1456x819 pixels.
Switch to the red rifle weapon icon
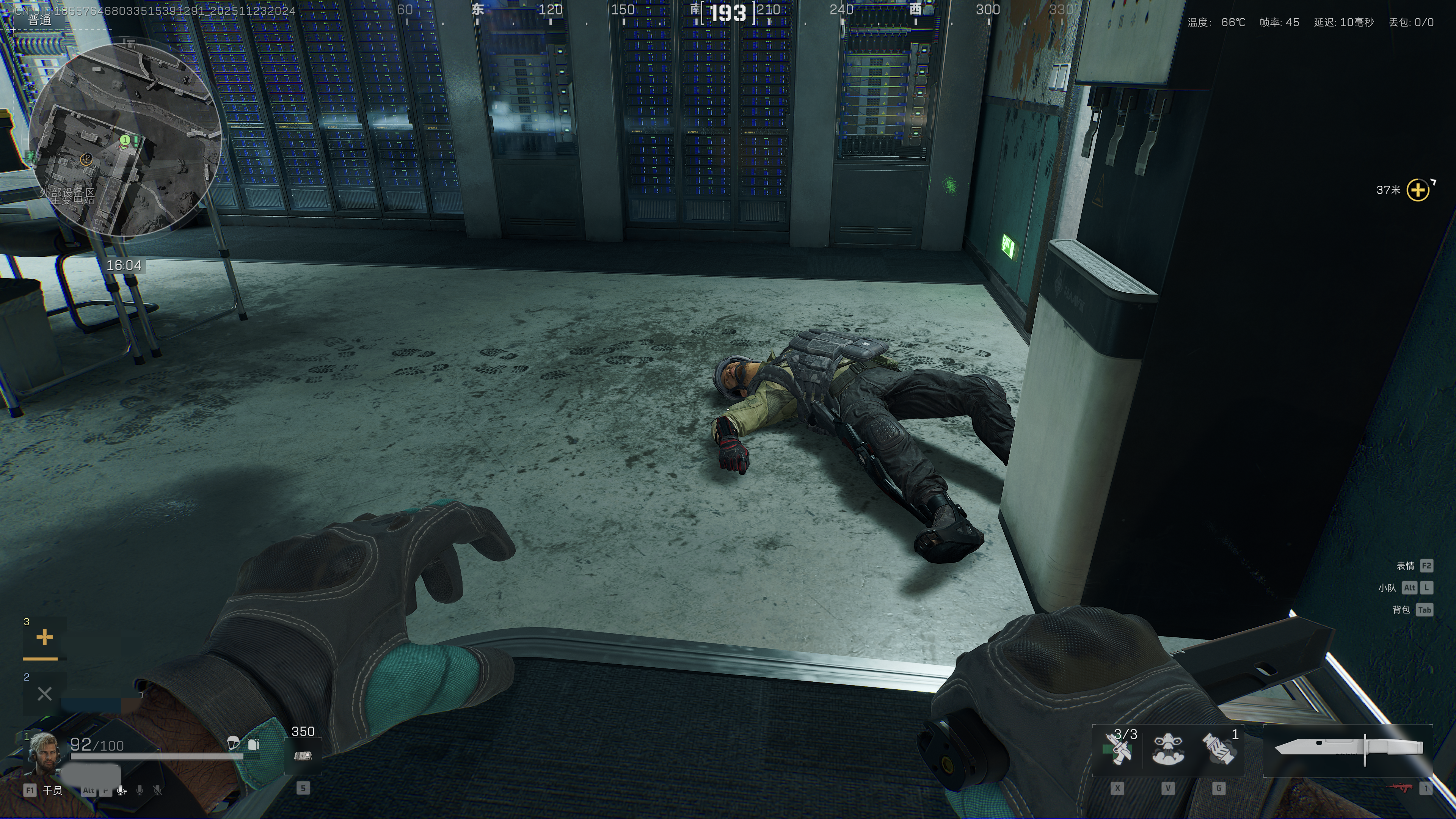point(1405,788)
